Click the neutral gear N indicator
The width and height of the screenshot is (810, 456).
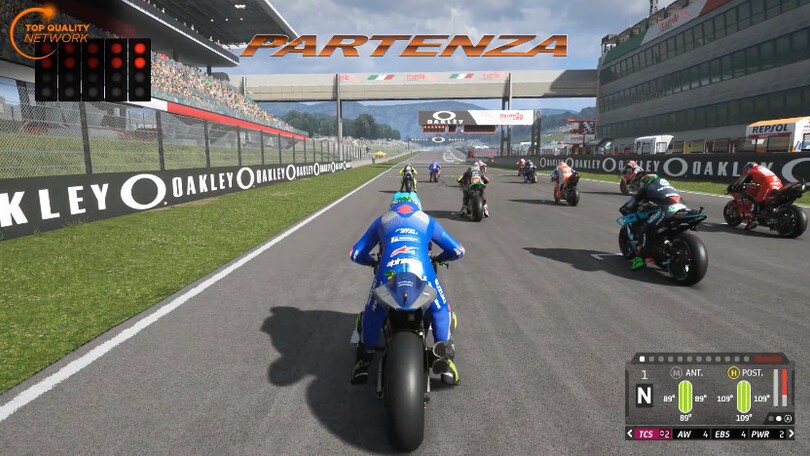click(x=644, y=395)
